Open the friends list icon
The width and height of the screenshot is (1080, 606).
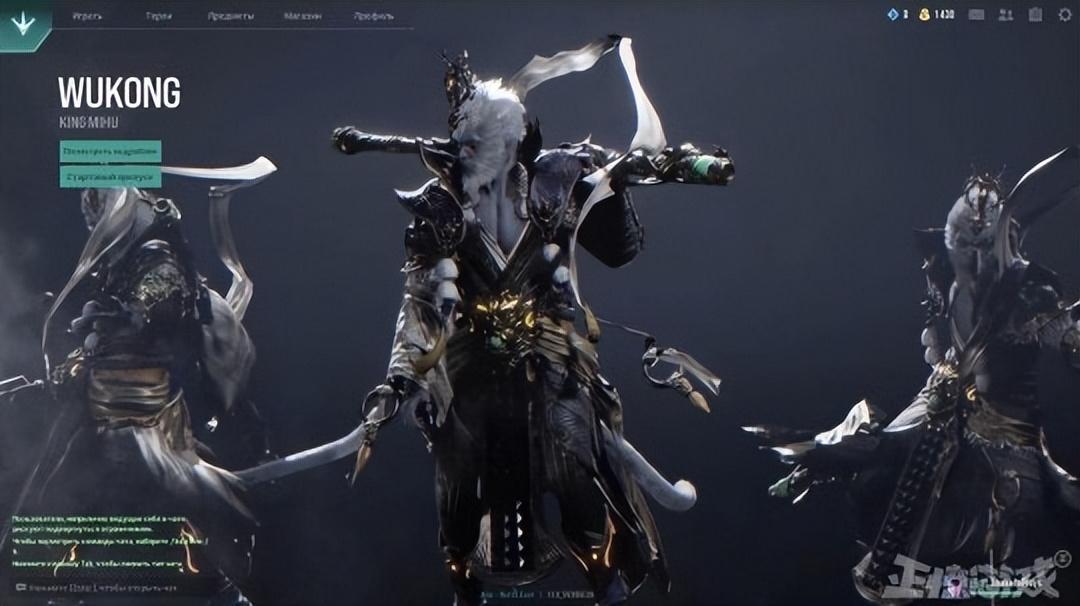(x=1005, y=15)
